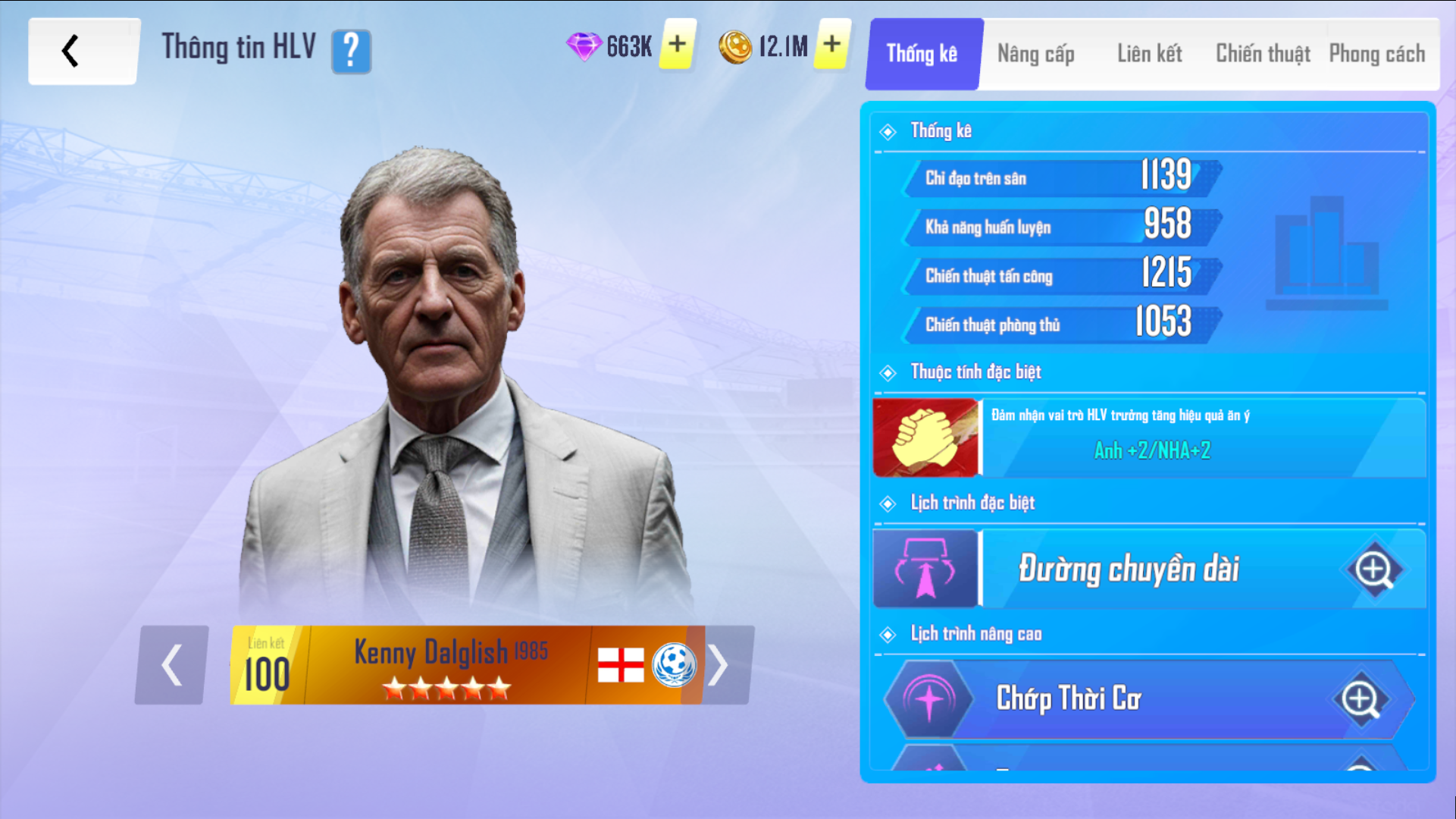Add more gold coins with plus button
Viewport: 1456px width, 819px height.
click(x=831, y=45)
